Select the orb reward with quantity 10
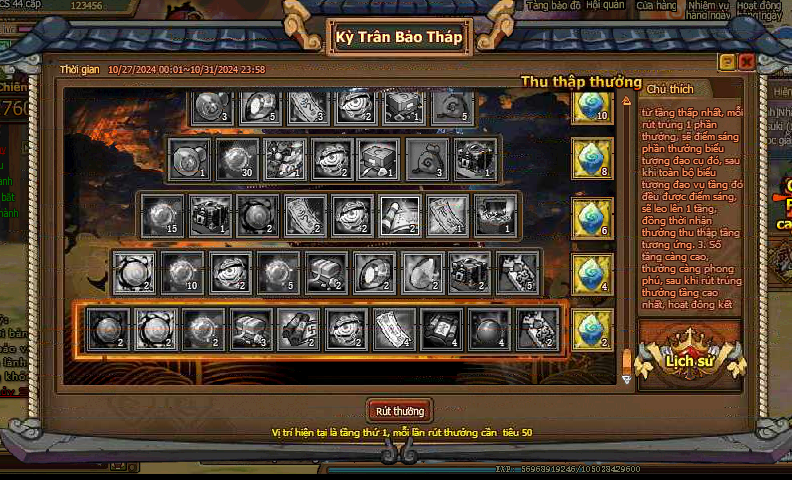This screenshot has height=480, width=792. click(182, 272)
